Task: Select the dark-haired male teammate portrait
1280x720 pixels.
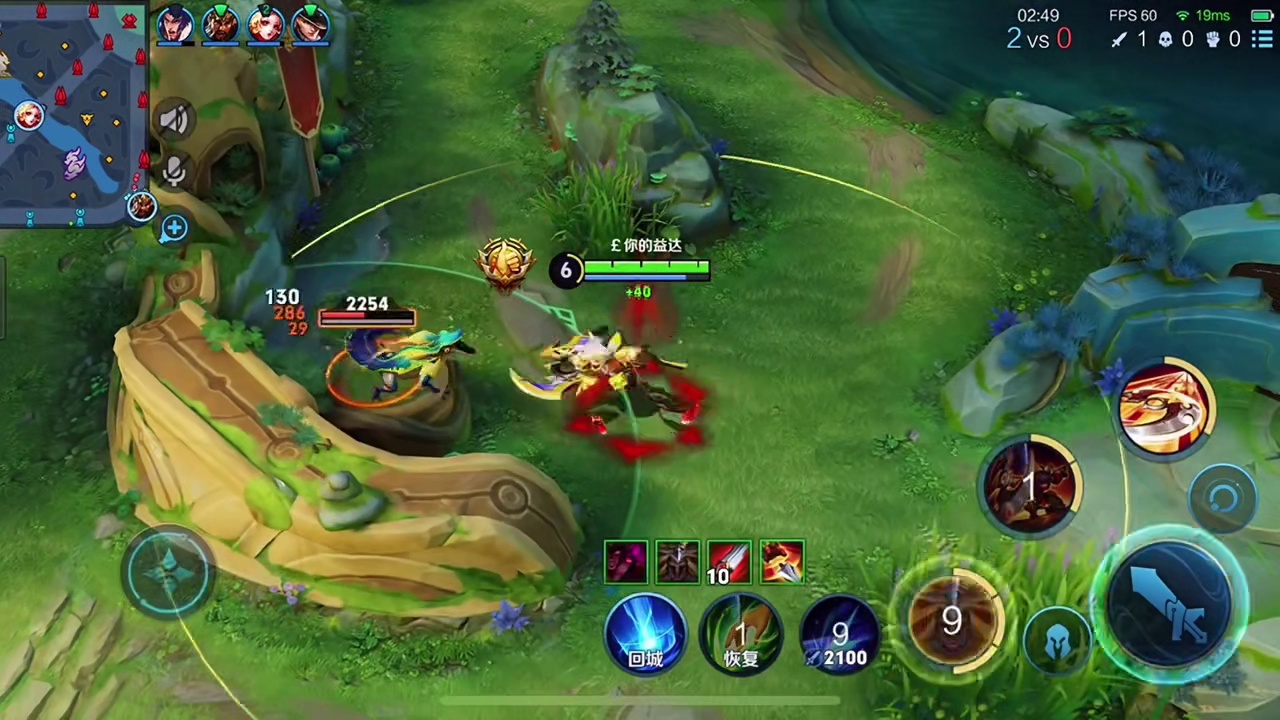Action: (x=174, y=24)
